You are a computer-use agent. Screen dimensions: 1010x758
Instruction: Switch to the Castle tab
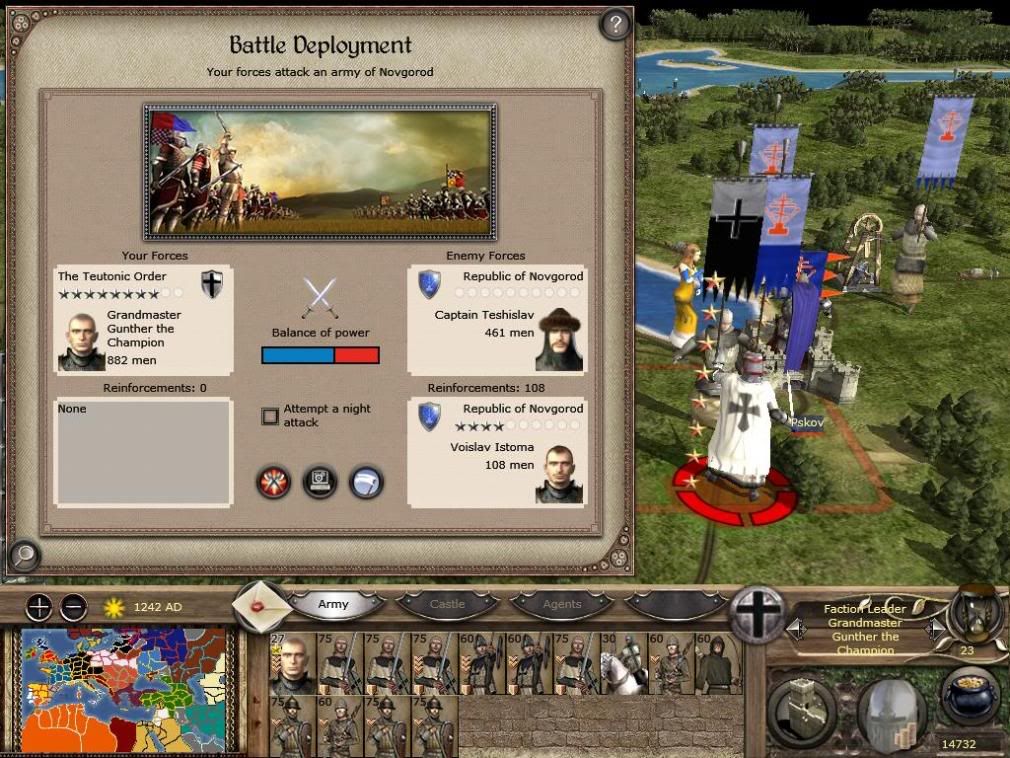447,604
